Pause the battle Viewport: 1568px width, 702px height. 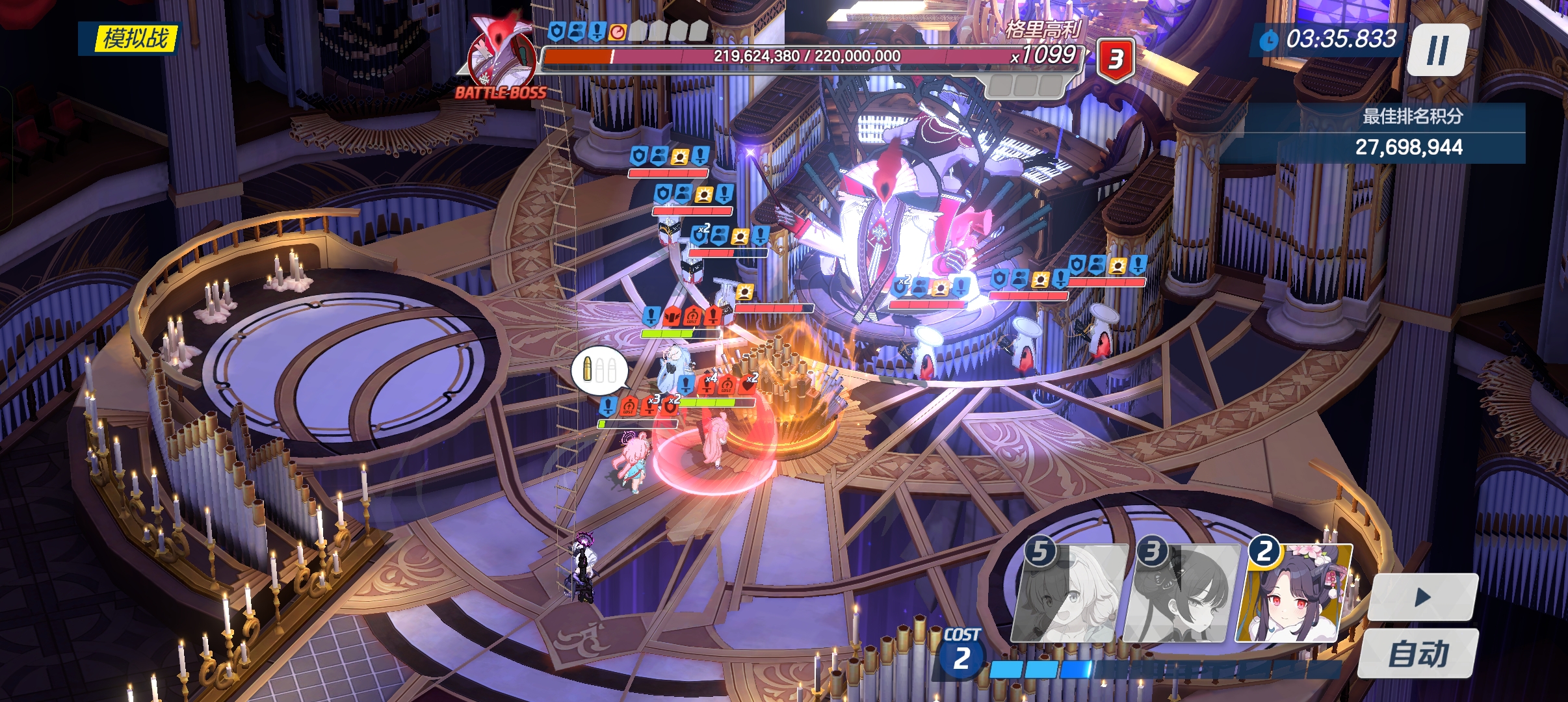pyautogui.click(x=1438, y=50)
